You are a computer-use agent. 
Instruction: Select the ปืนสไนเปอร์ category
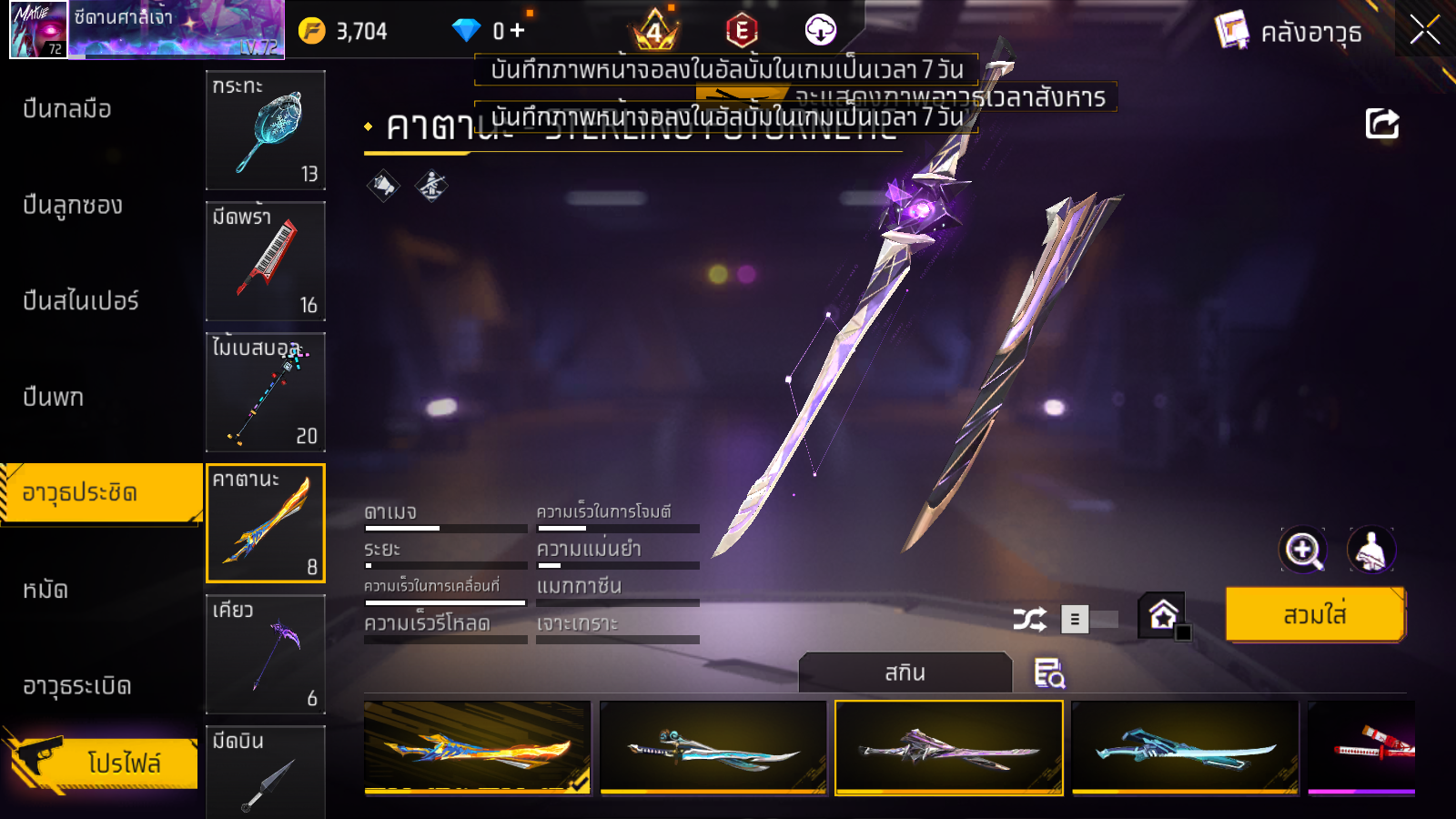81,301
